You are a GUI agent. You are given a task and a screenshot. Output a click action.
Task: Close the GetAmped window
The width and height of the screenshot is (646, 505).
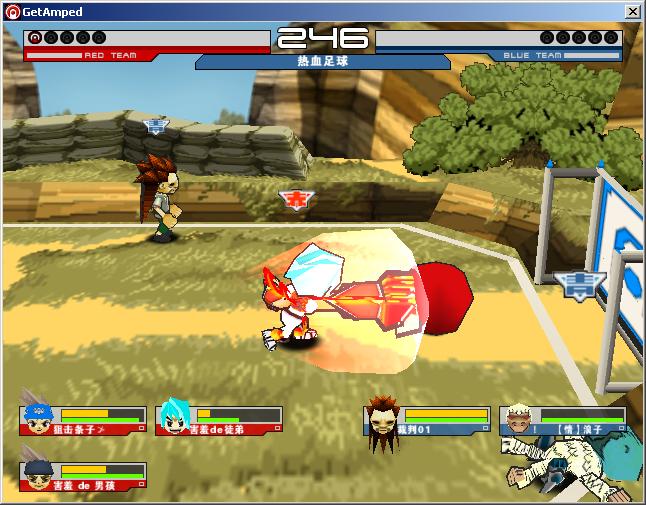coord(633,11)
